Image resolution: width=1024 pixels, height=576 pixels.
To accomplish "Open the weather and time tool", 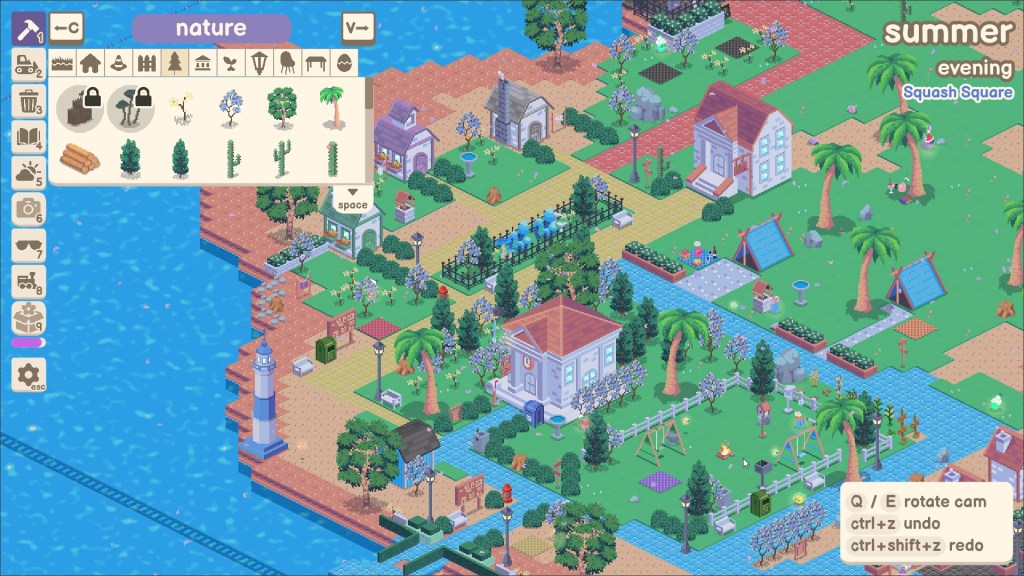I will tap(28, 174).
